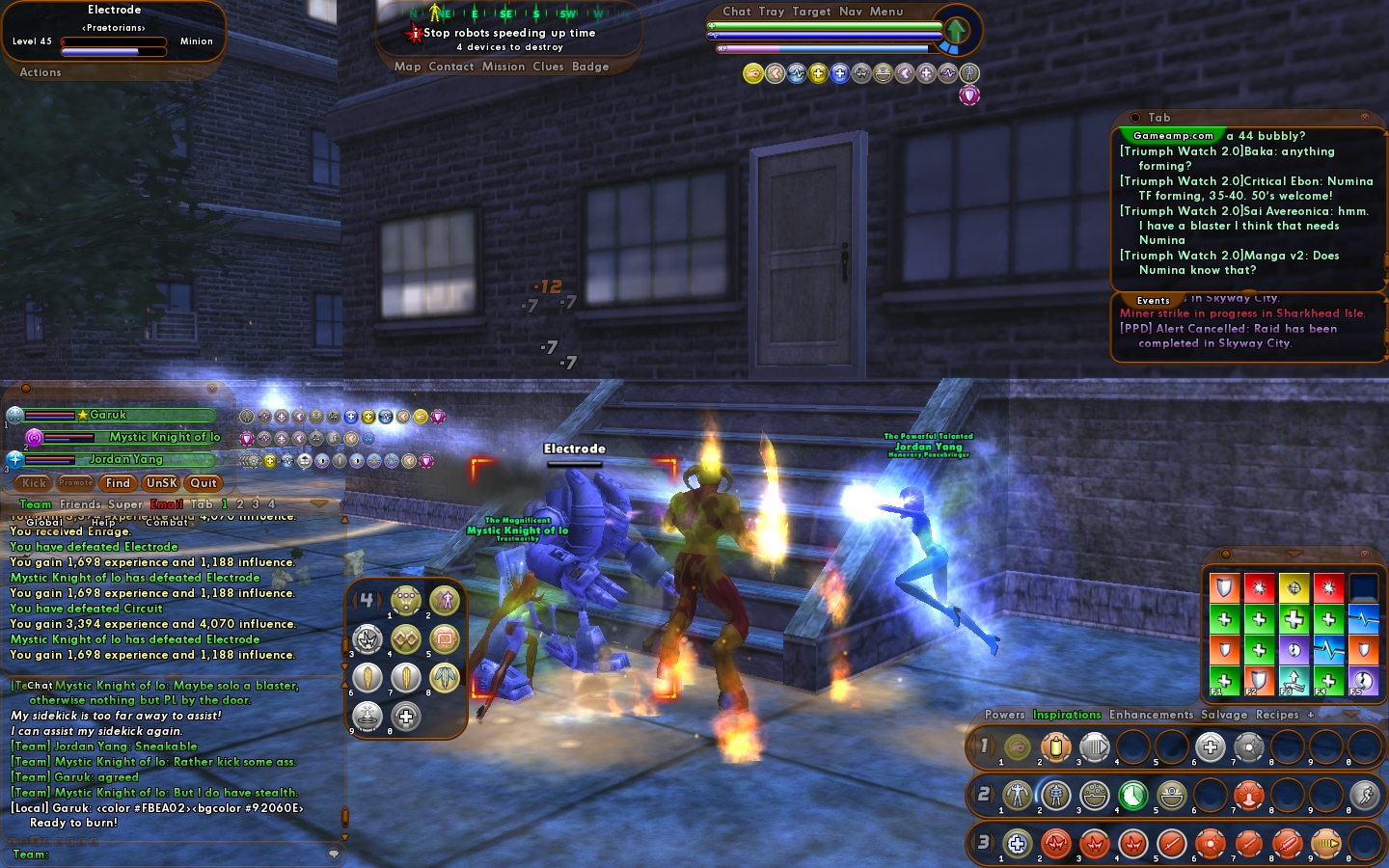1389x868 pixels.
Task: Select teammate Mystic Knight of Io
Action: pos(164,437)
